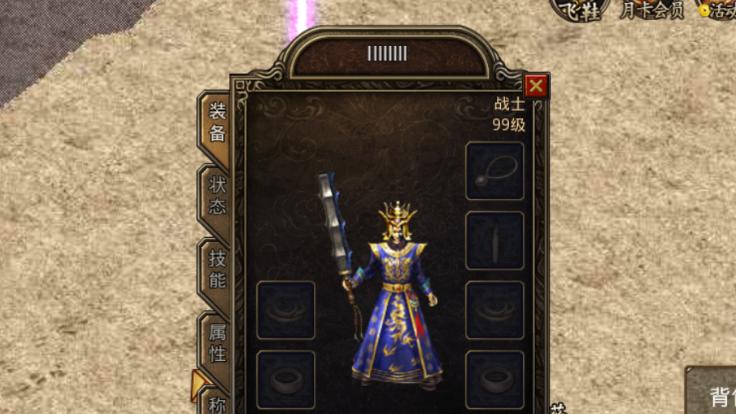Open the 状态 status tab
The height and width of the screenshot is (414, 736).
coord(217,195)
